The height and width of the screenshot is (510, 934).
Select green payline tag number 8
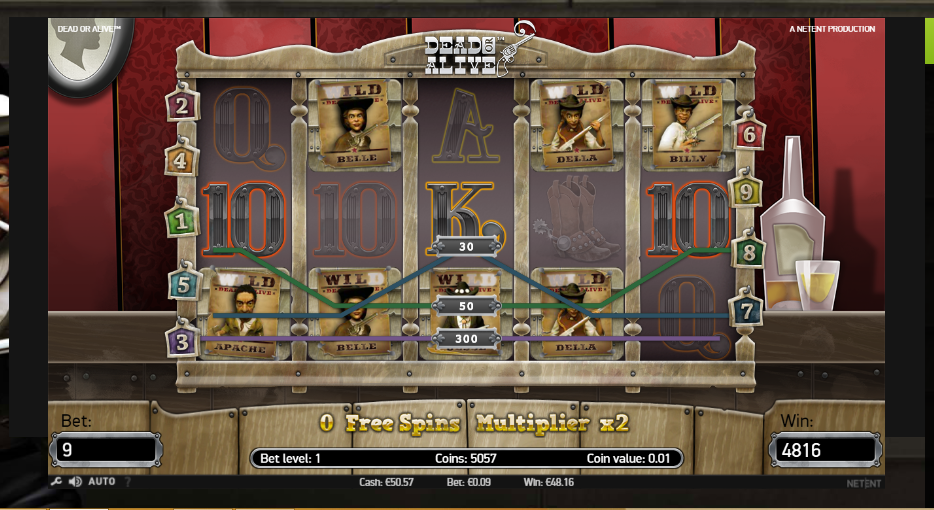(747, 252)
